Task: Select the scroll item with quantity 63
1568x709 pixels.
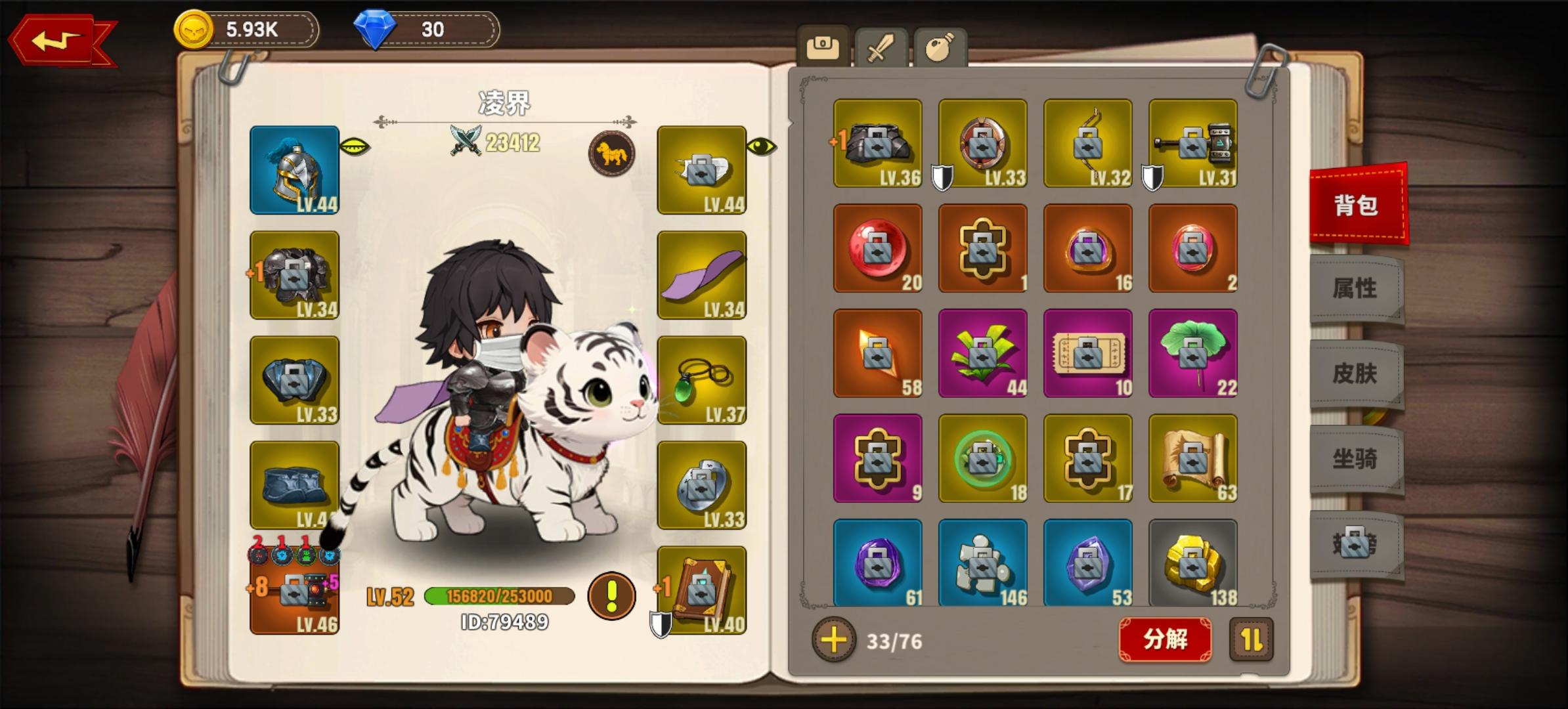Action: 1193,458
